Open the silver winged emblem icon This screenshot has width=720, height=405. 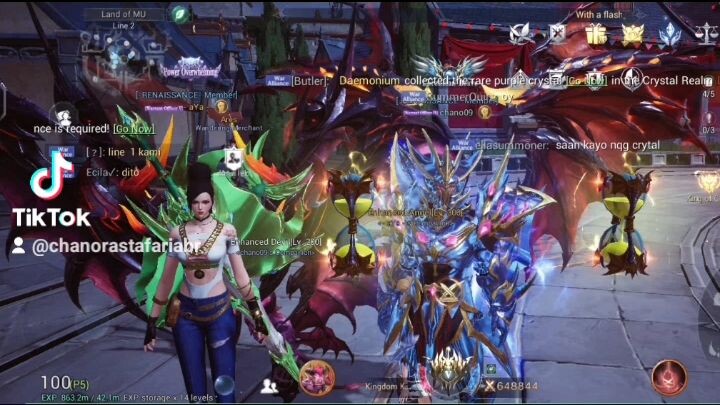tap(521, 34)
